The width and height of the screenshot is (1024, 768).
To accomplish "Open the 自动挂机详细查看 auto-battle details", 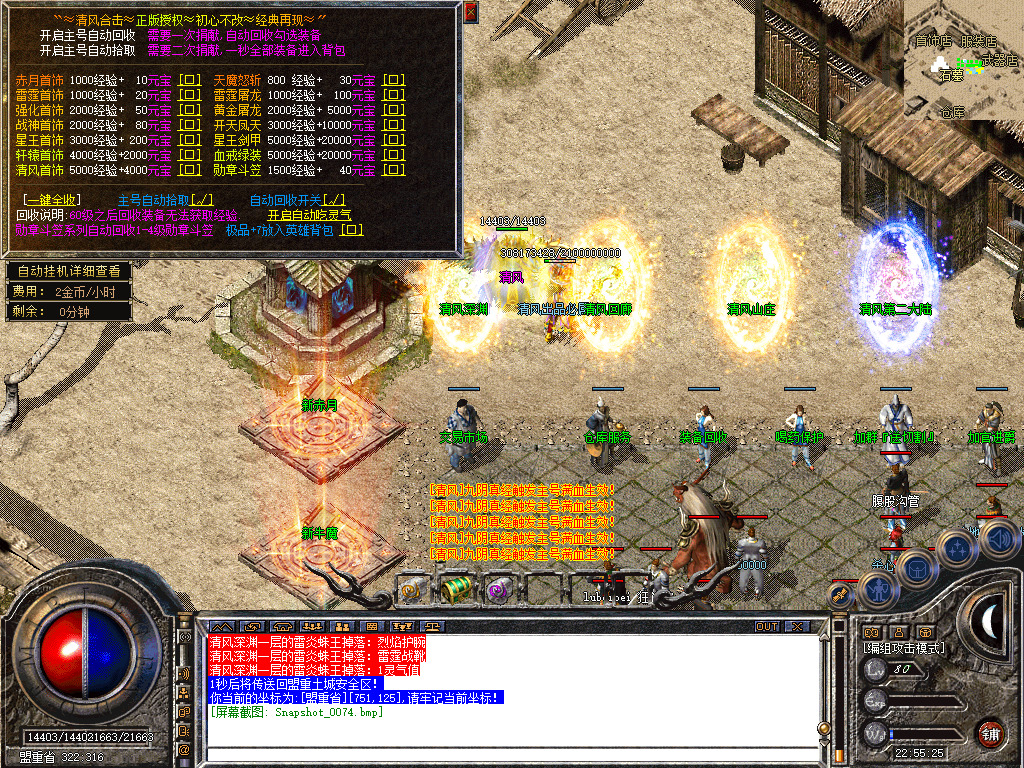I will tap(68, 271).
